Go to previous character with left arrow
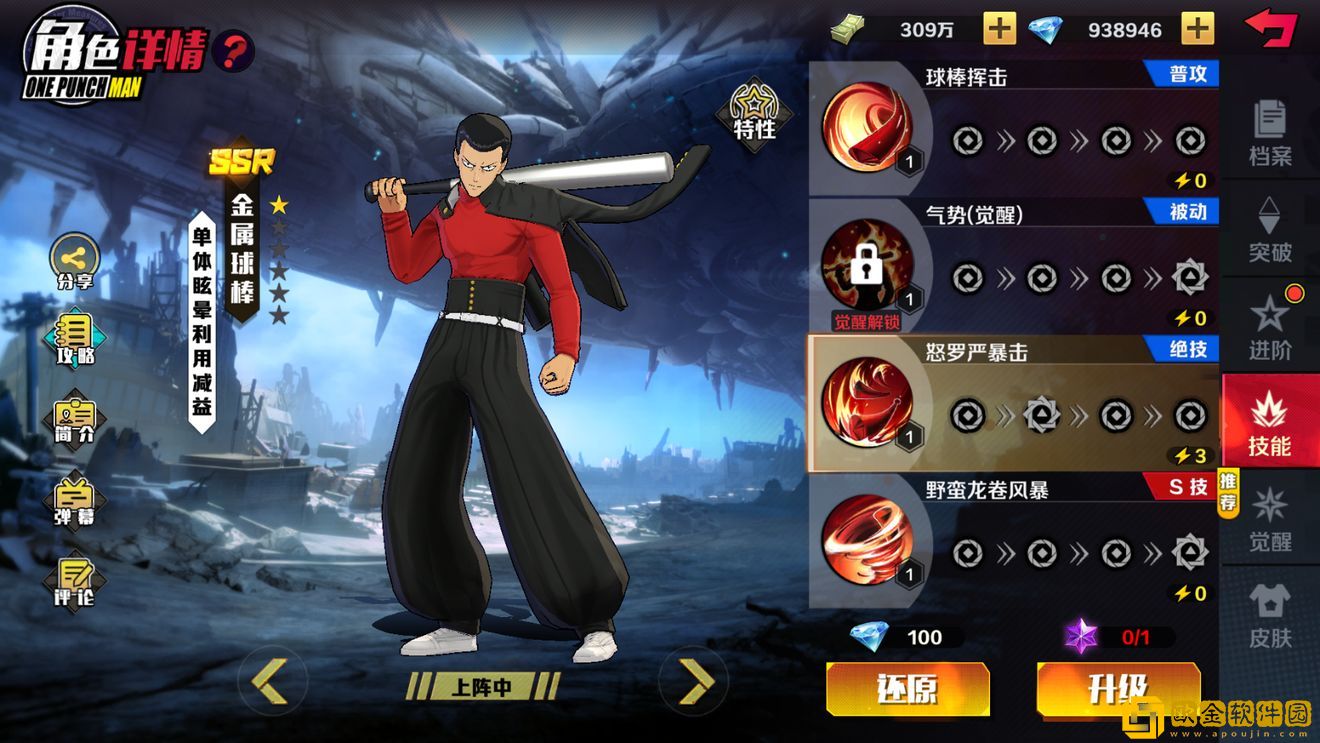The height and width of the screenshot is (743, 1320). [x=269, y=681]
